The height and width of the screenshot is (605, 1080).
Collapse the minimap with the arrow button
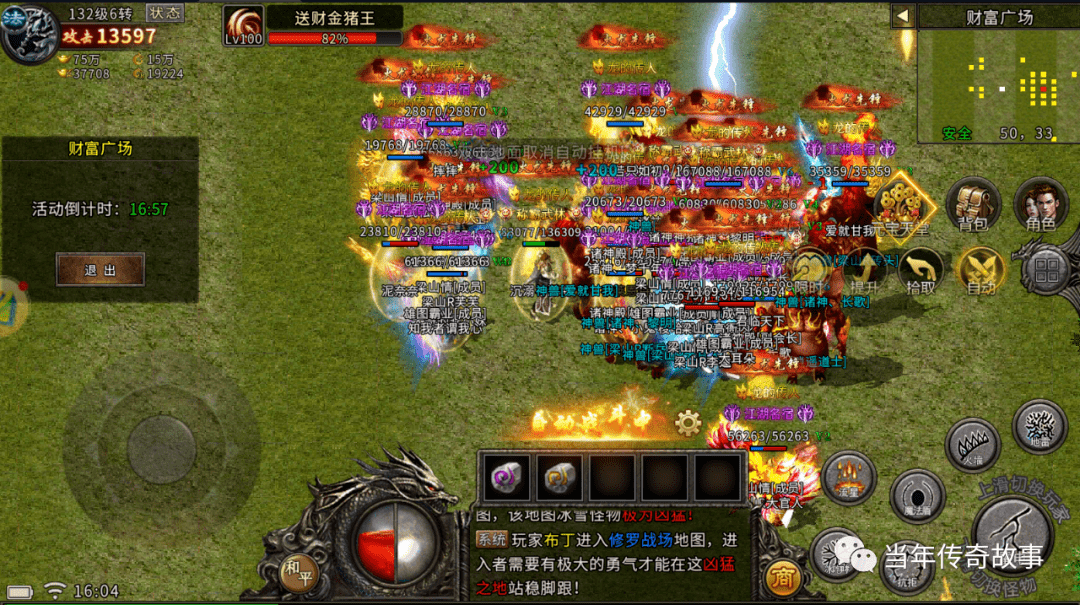[x=903, y=16]
